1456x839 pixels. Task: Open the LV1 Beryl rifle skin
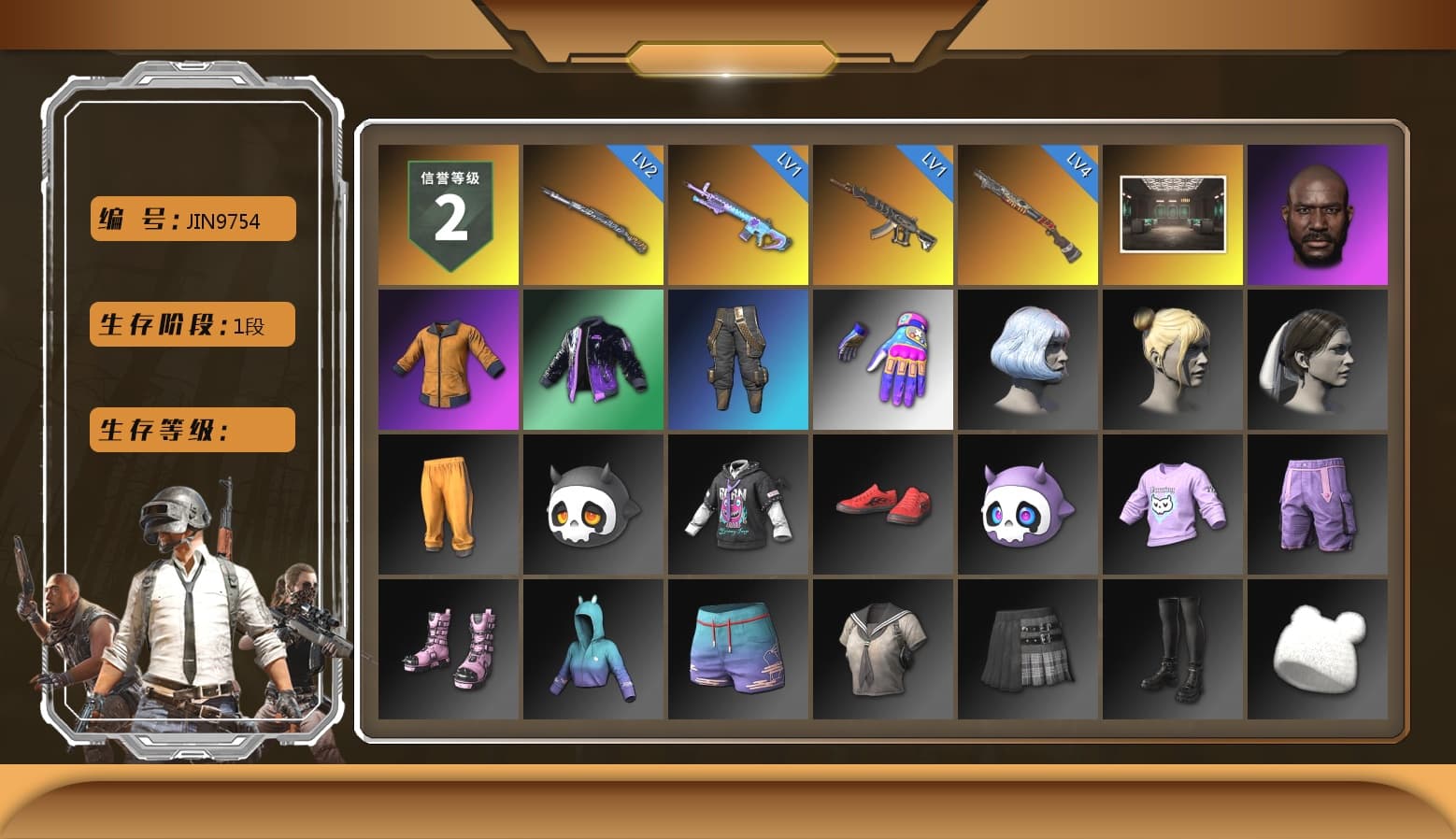pyautogui.click(x=883, y=213)
